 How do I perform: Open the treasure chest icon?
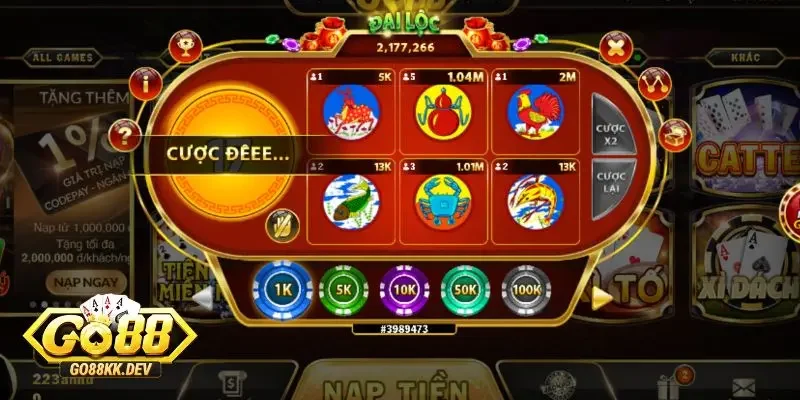pyautogui.click(x=675, y=132)
